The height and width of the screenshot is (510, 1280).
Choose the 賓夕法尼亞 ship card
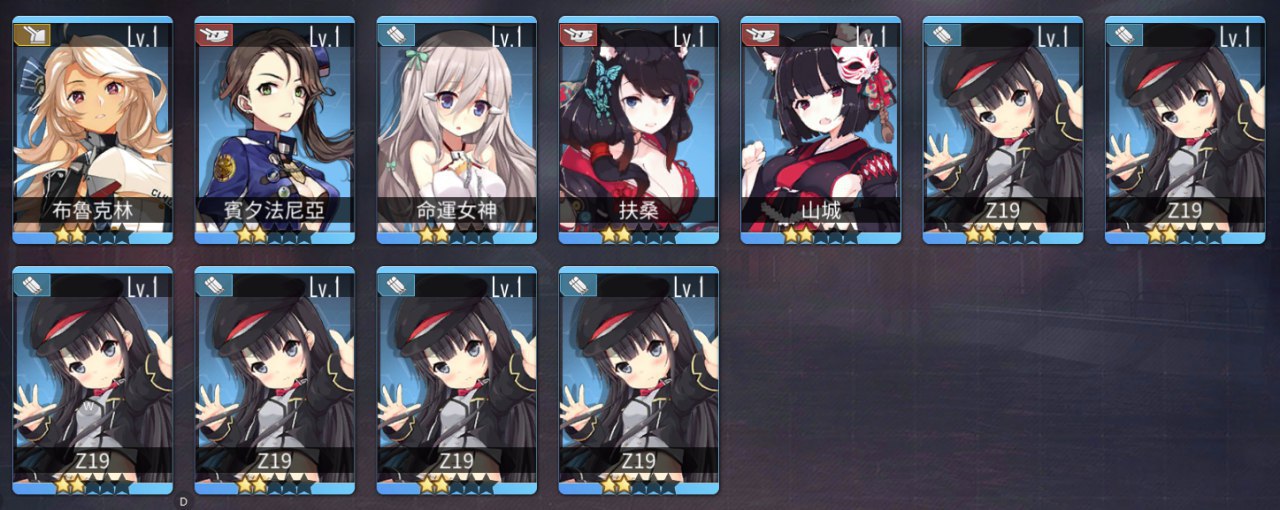pos(274,130)
